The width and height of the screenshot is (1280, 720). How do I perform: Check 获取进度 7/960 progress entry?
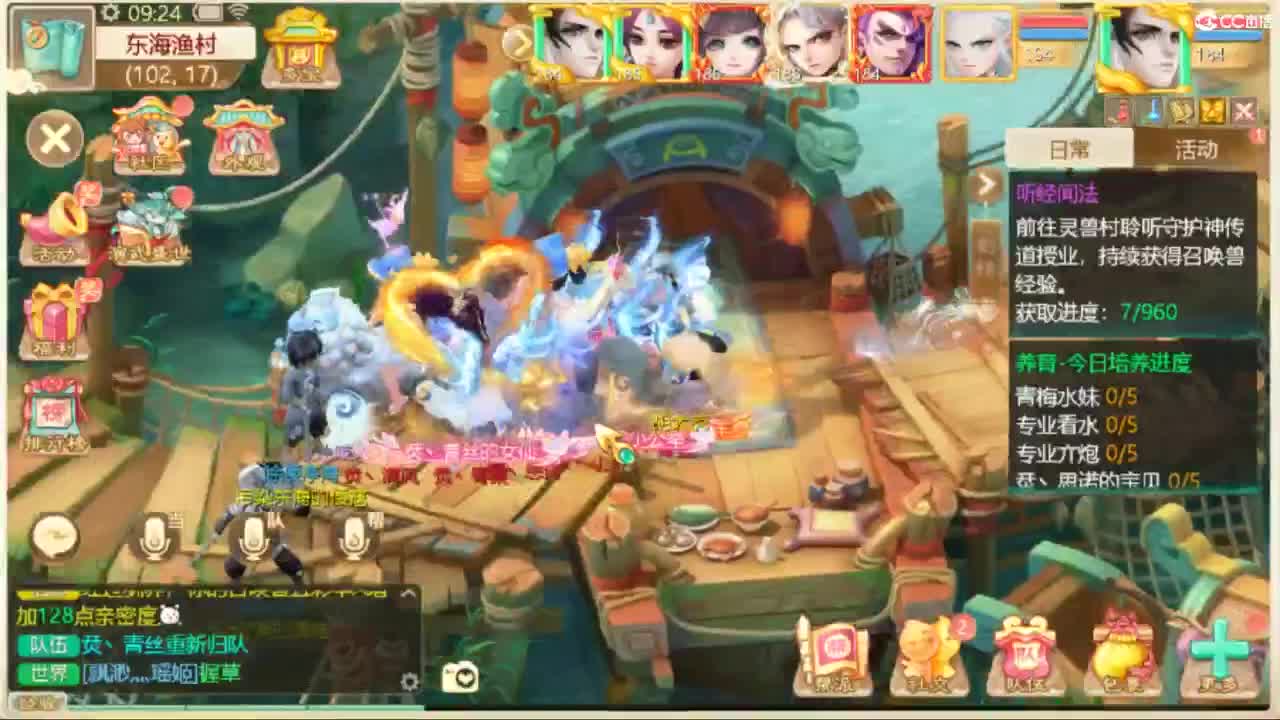click(x=1100, y=311)
